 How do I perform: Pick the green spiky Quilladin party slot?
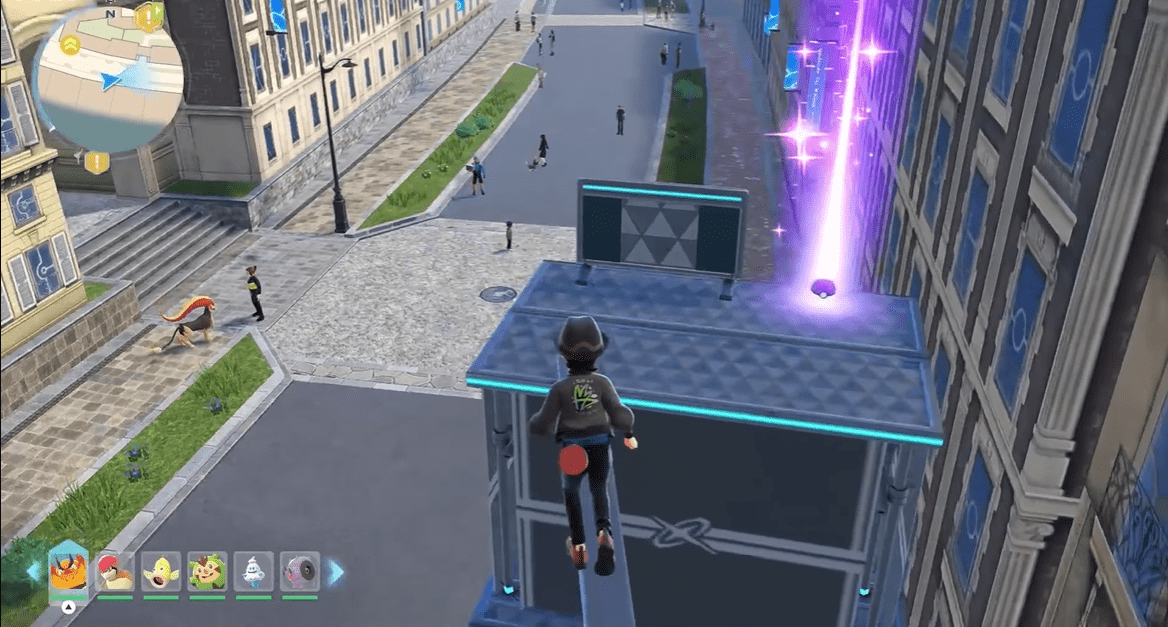[x=207, y=571]
